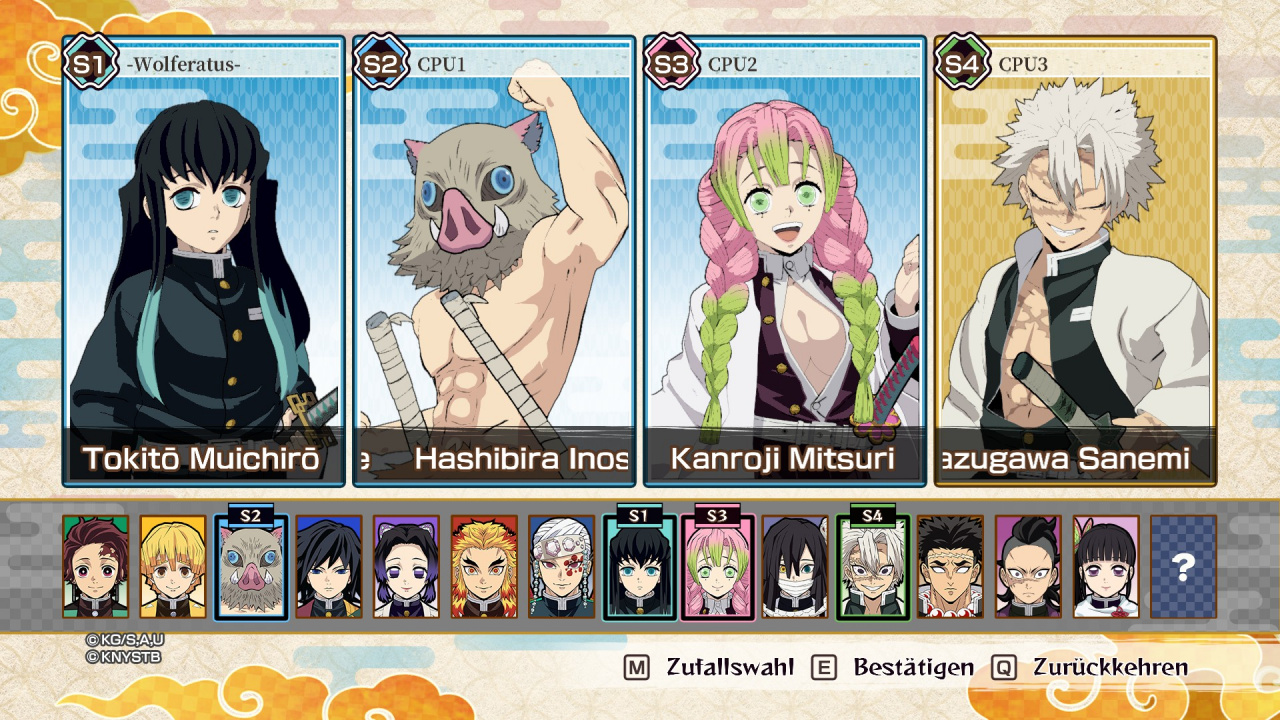Screen dimensions: 1280x720
Task: Select Obanai with the bandaged mouth
Action: [x=795, y=567]
